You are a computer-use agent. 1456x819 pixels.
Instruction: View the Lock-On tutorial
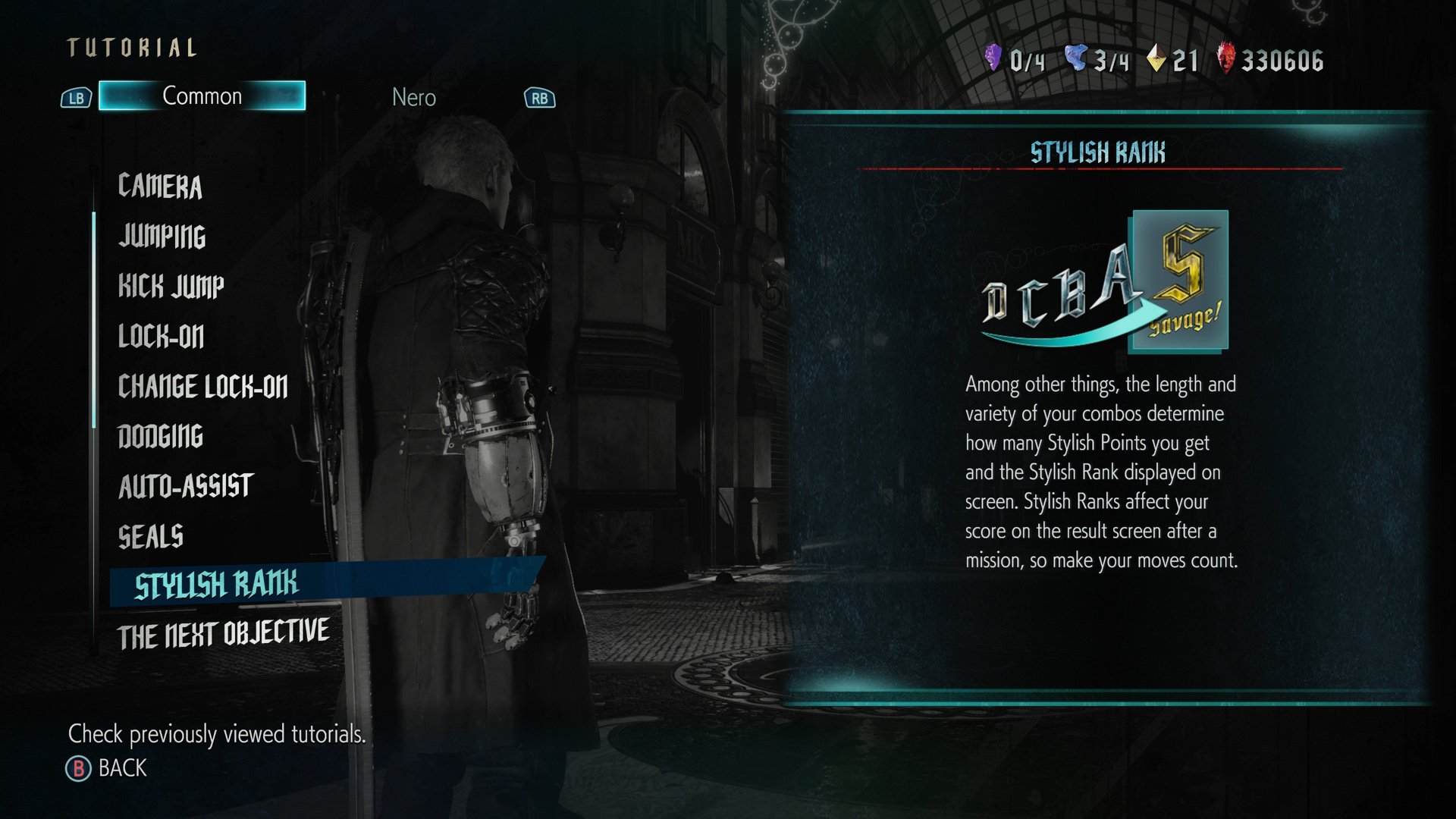click(161, 337)
